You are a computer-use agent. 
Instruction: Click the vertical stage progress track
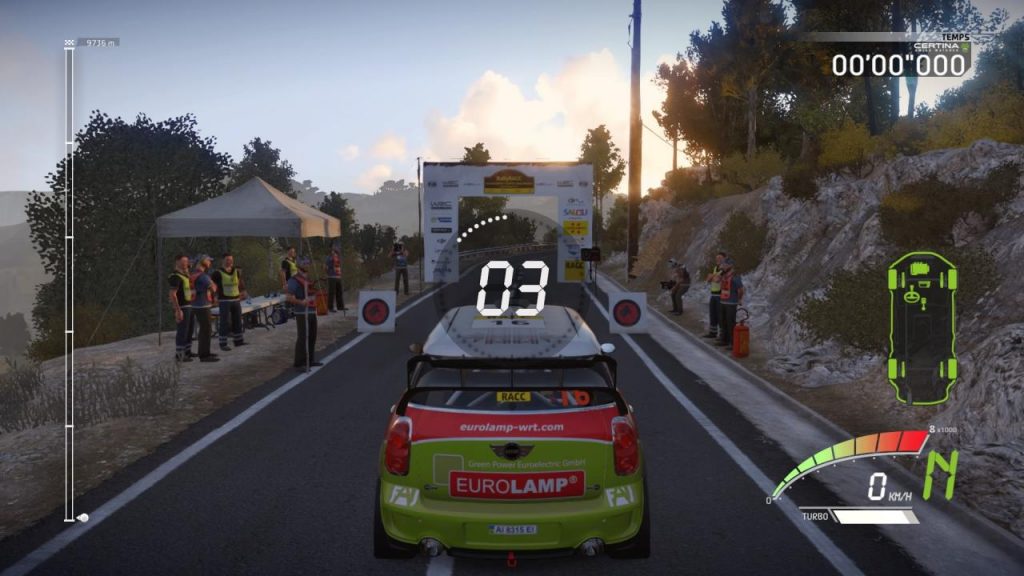(x=69, y=280)
